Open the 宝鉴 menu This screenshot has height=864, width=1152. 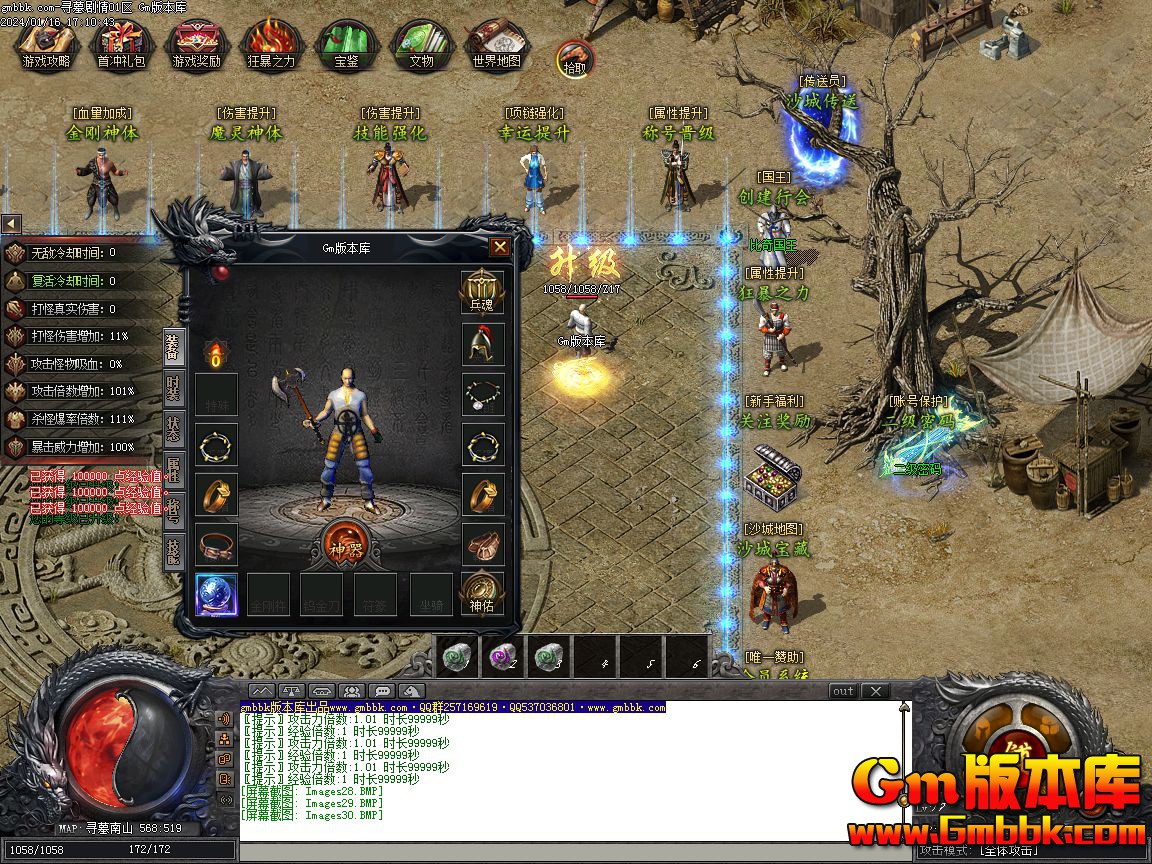346,45
